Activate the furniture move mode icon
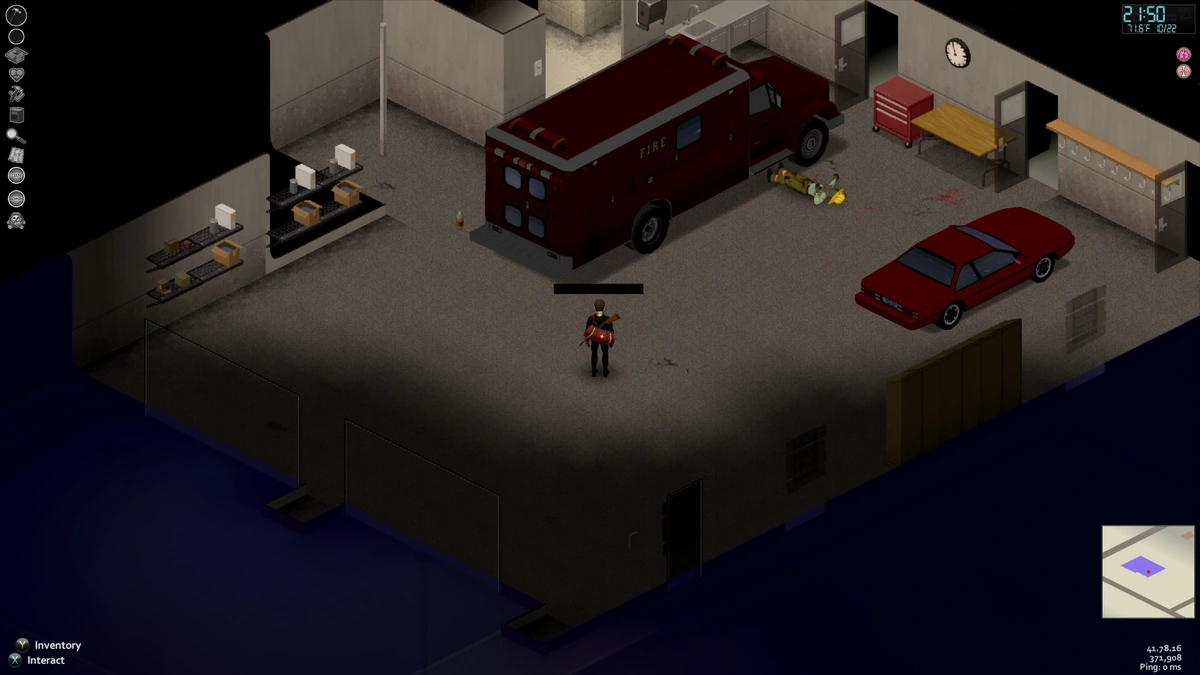The image size is (1200, 675). pos(16,115)
